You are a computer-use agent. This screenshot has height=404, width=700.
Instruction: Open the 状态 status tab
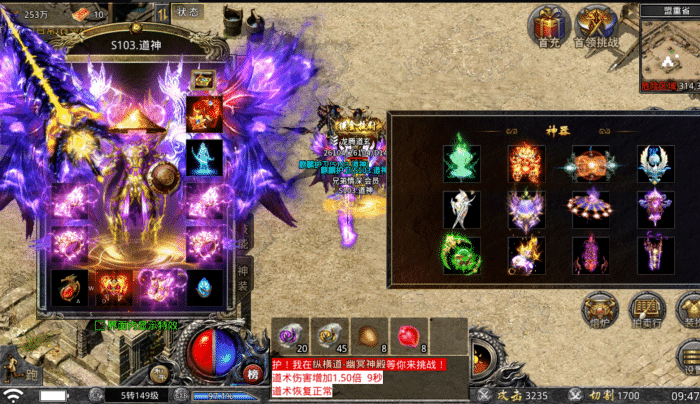click(188, 11)
